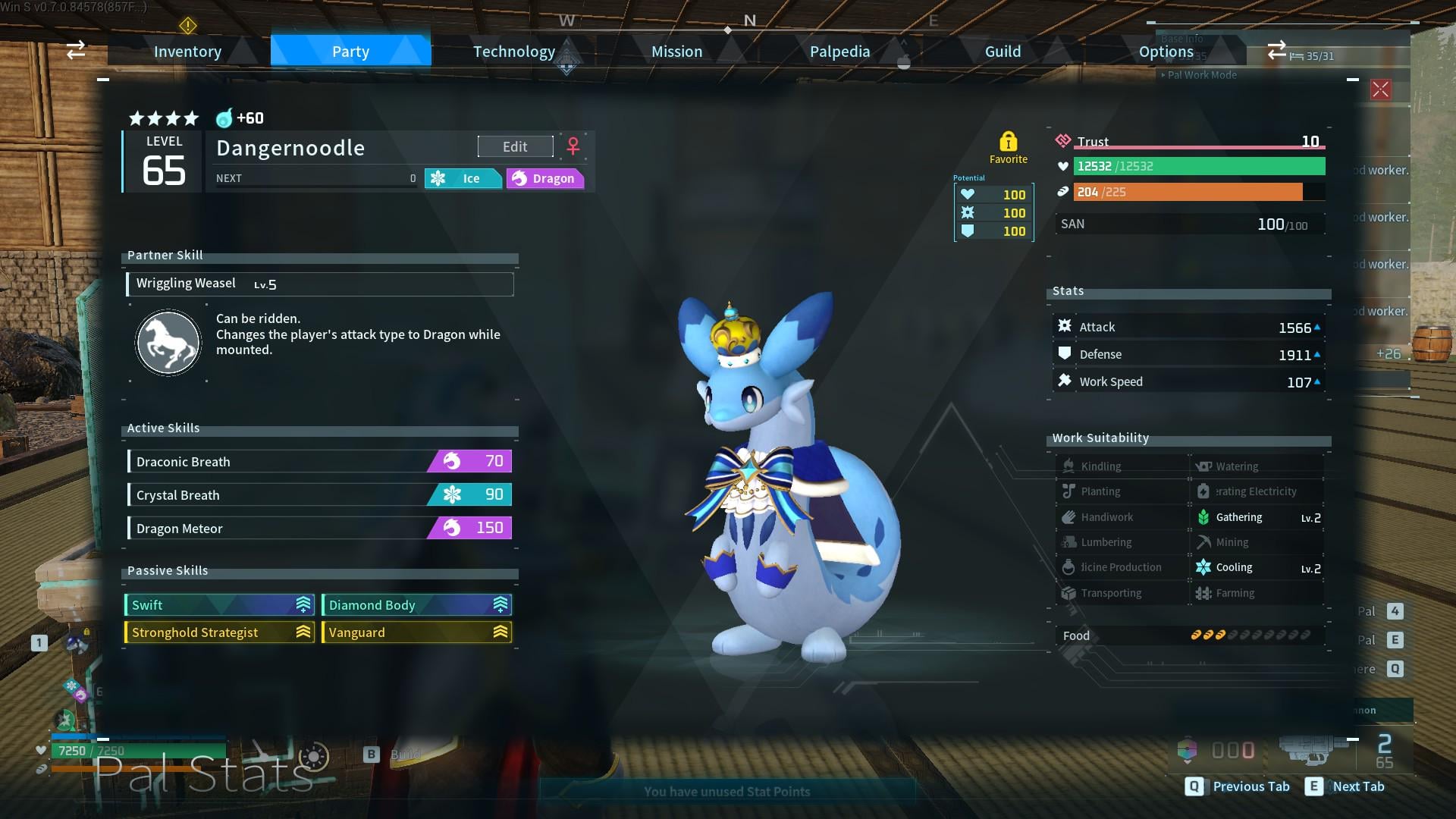Inspect the Swift passive skill

[x=219, y=605]
